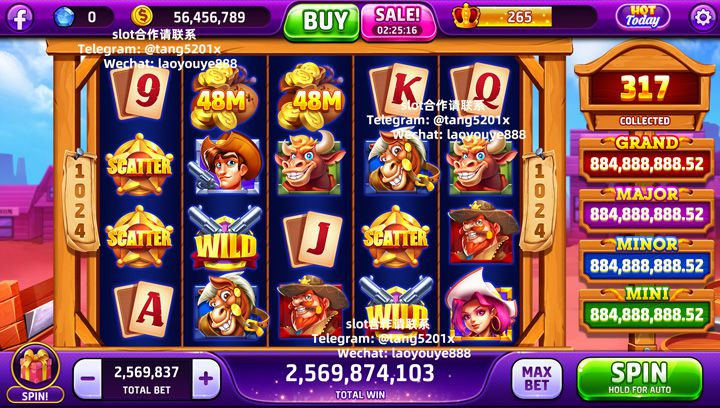720x408 pixels.
Task: View the GRAND jackpot panel
Action: click(x=646, y=157)
